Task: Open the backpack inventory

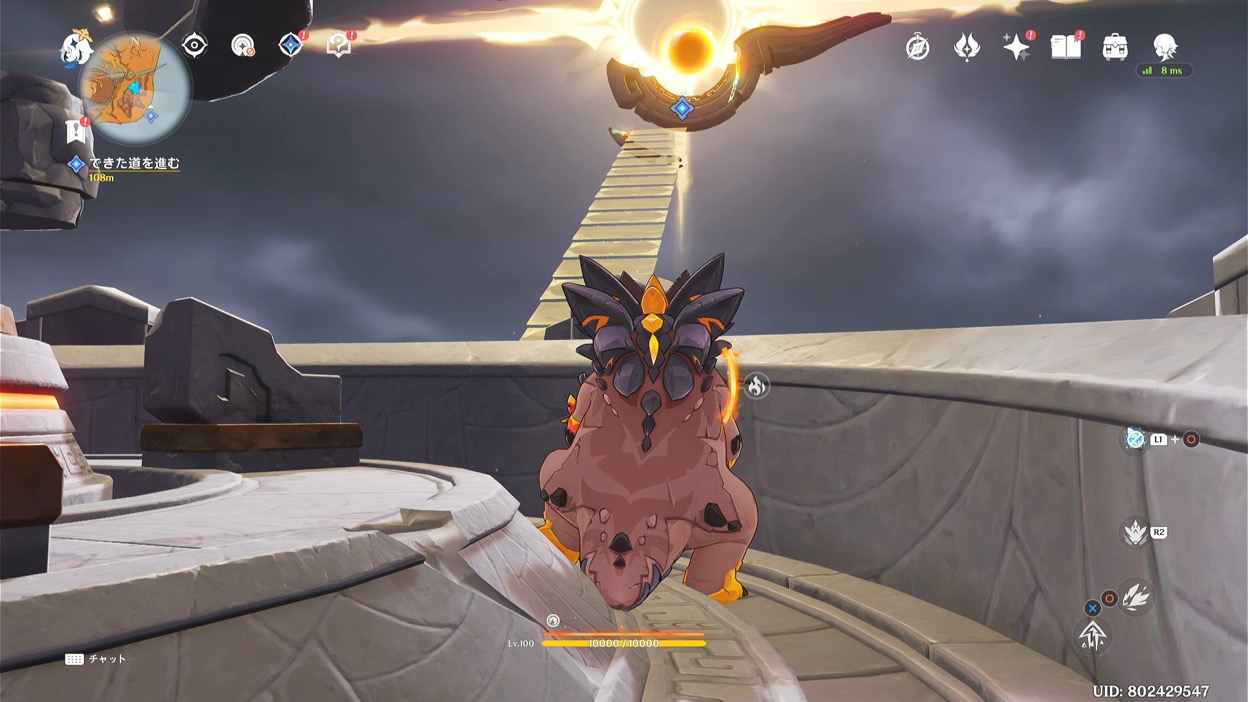Action: [x=1115, y=47]
